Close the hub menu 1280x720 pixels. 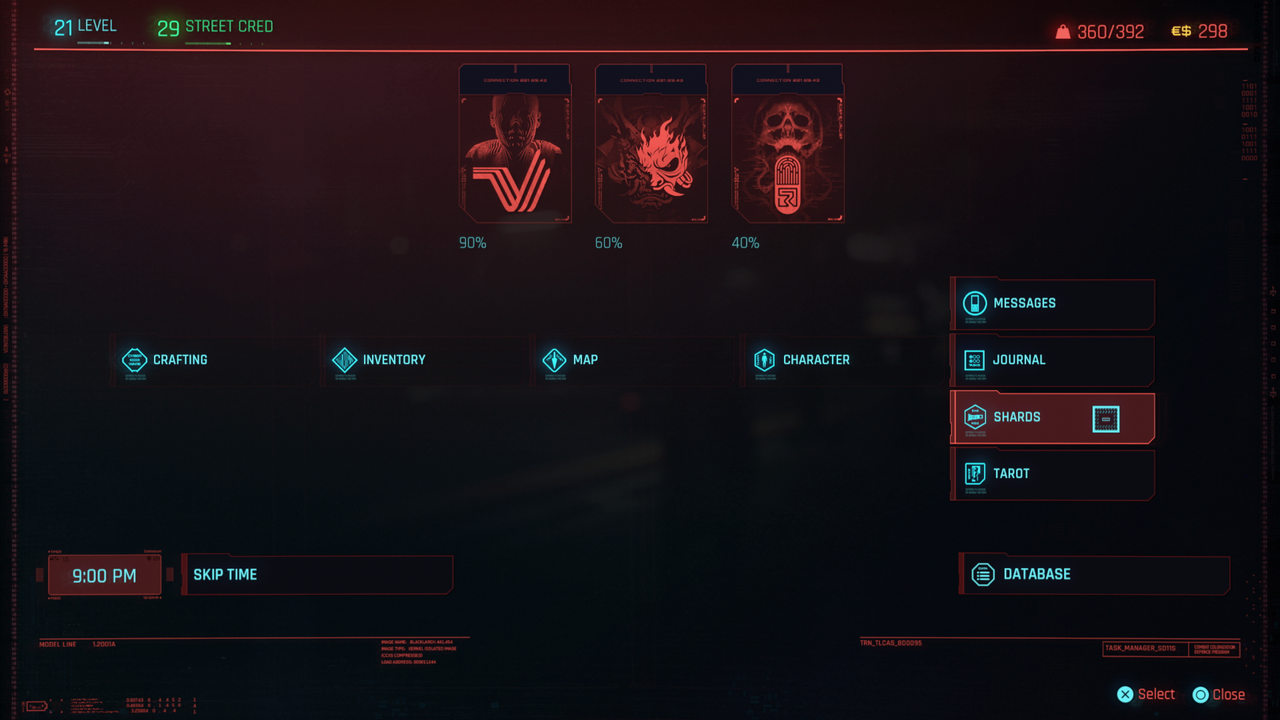coord(1219,694)
